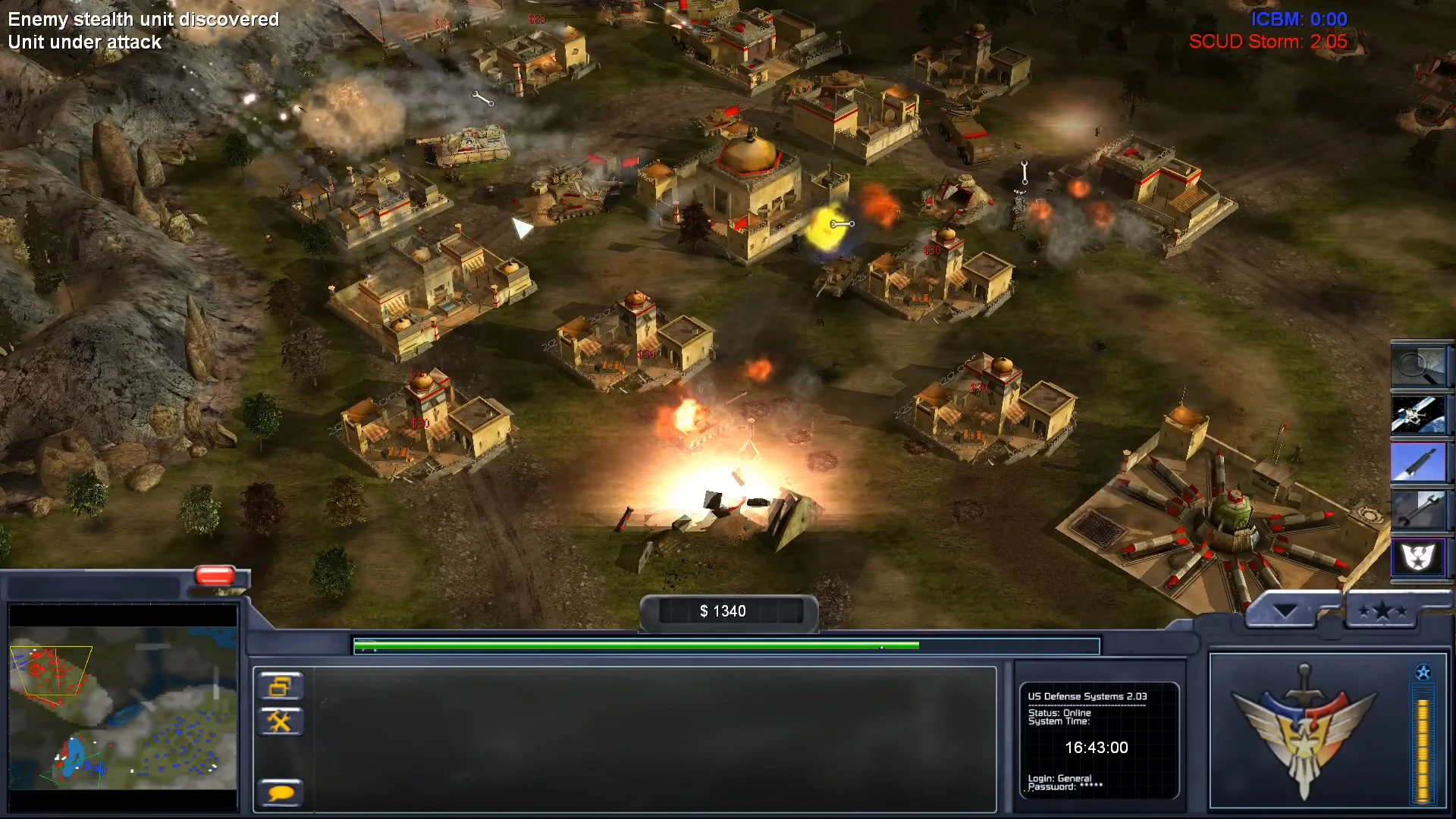Screen dimensions: 1456x819
Task: Select the 'Enemy stealth unit discovered' notification
Action: [x=141, y=20]
